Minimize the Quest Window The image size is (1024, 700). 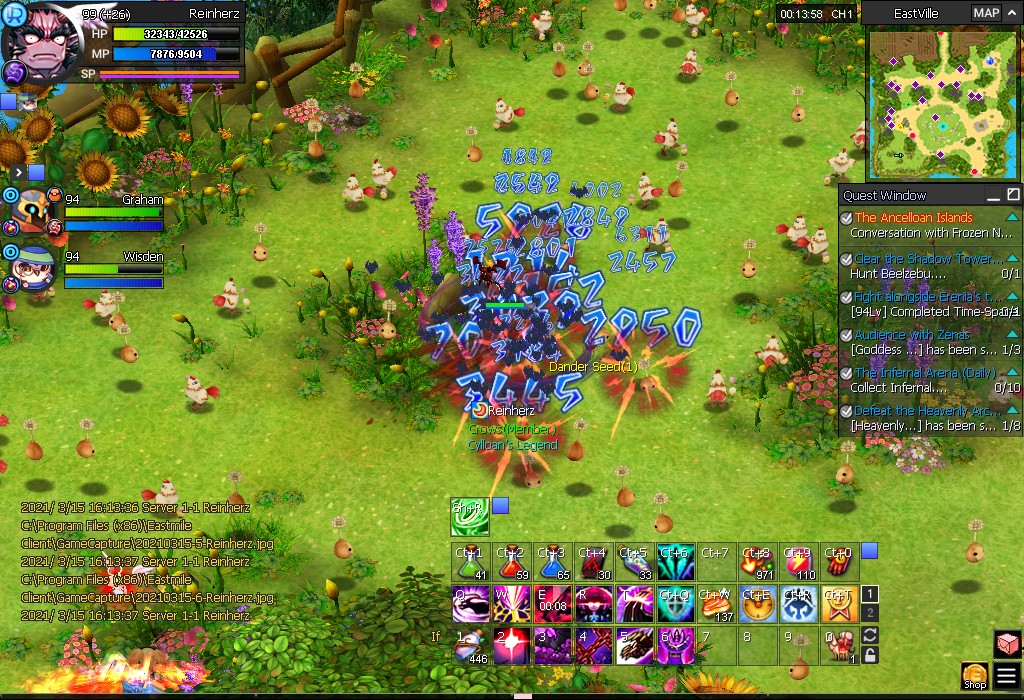coord(993,195)
